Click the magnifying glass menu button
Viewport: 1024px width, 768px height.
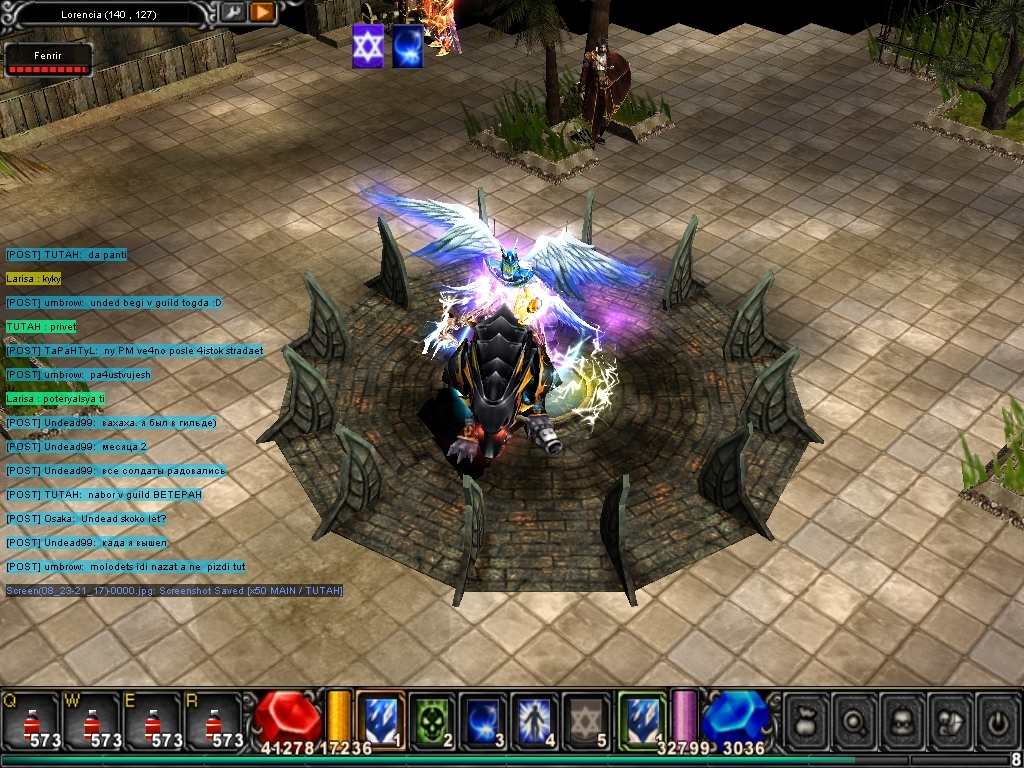(x=854, y=719)
